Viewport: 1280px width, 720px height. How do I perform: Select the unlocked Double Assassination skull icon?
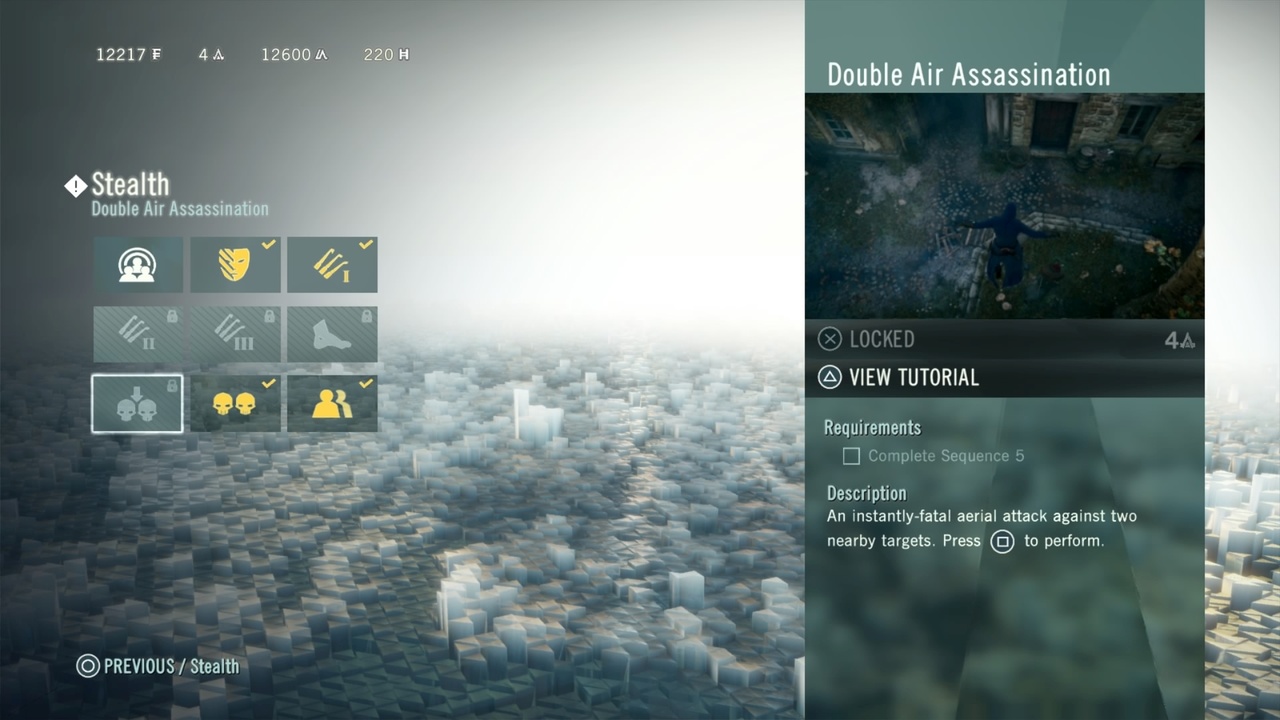coord(235,404)
